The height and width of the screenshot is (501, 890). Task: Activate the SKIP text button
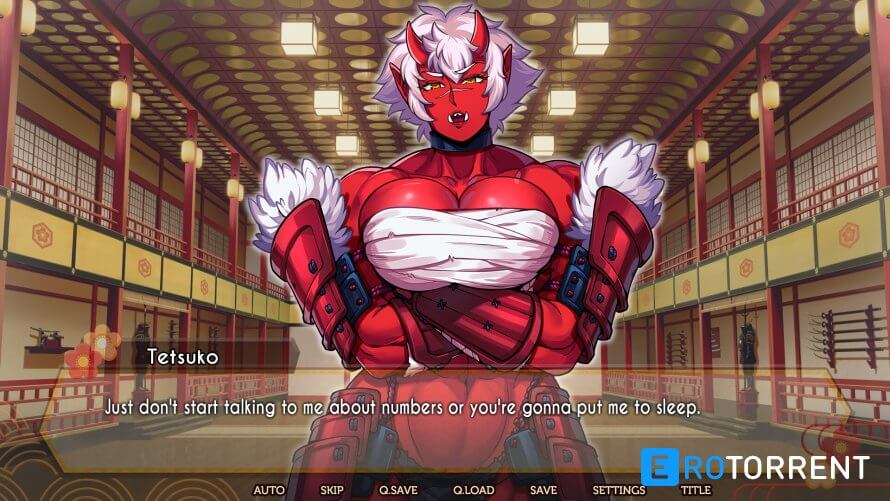coord(332,490)
